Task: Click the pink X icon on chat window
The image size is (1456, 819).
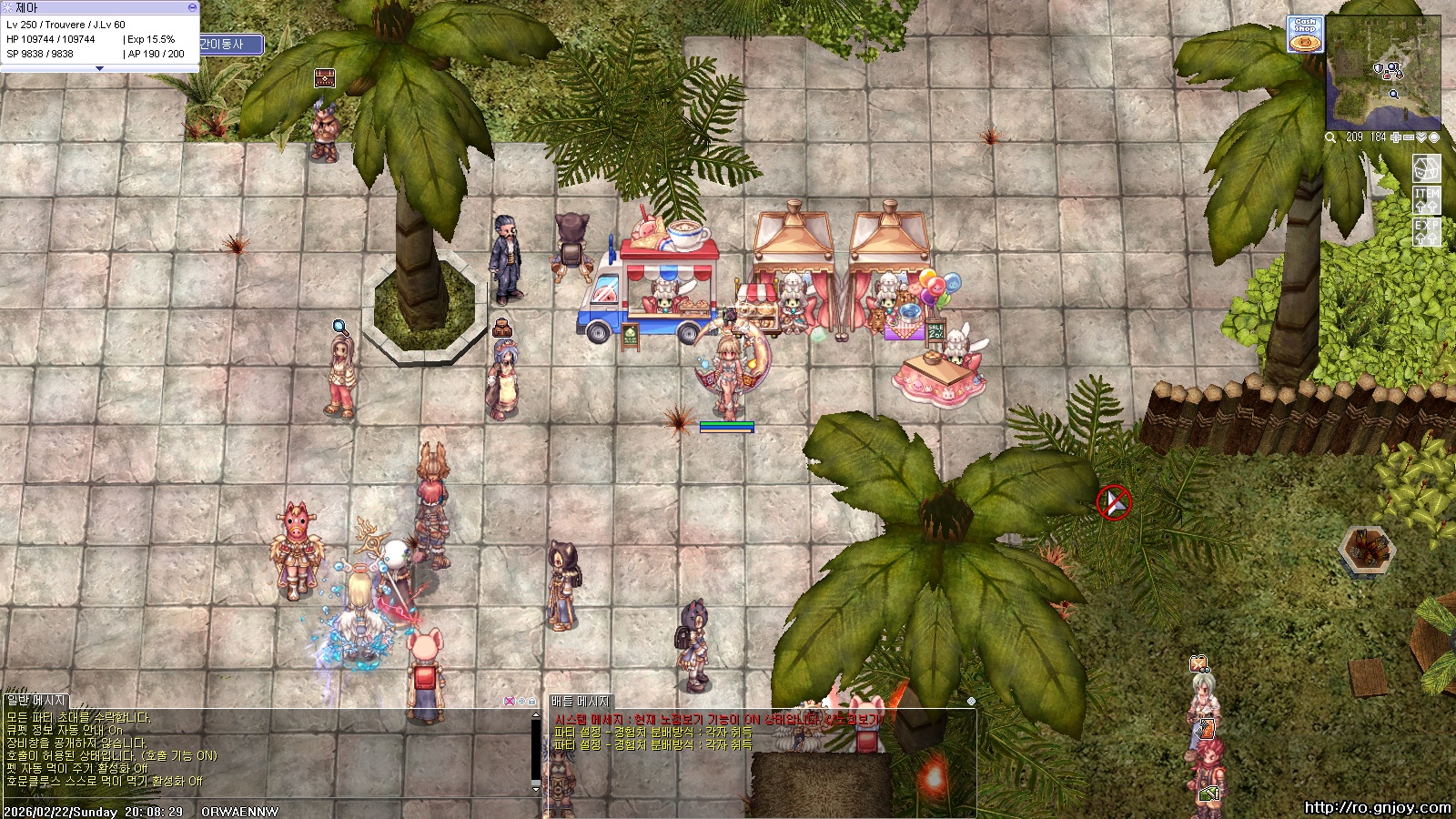Action: point(510,702)
